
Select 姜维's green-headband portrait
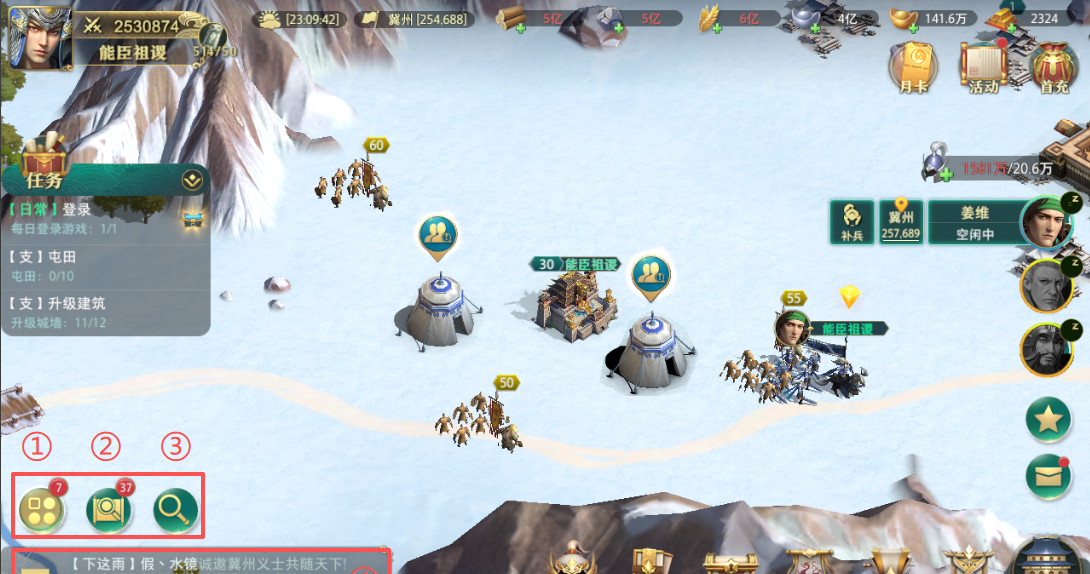(1045, 222)
